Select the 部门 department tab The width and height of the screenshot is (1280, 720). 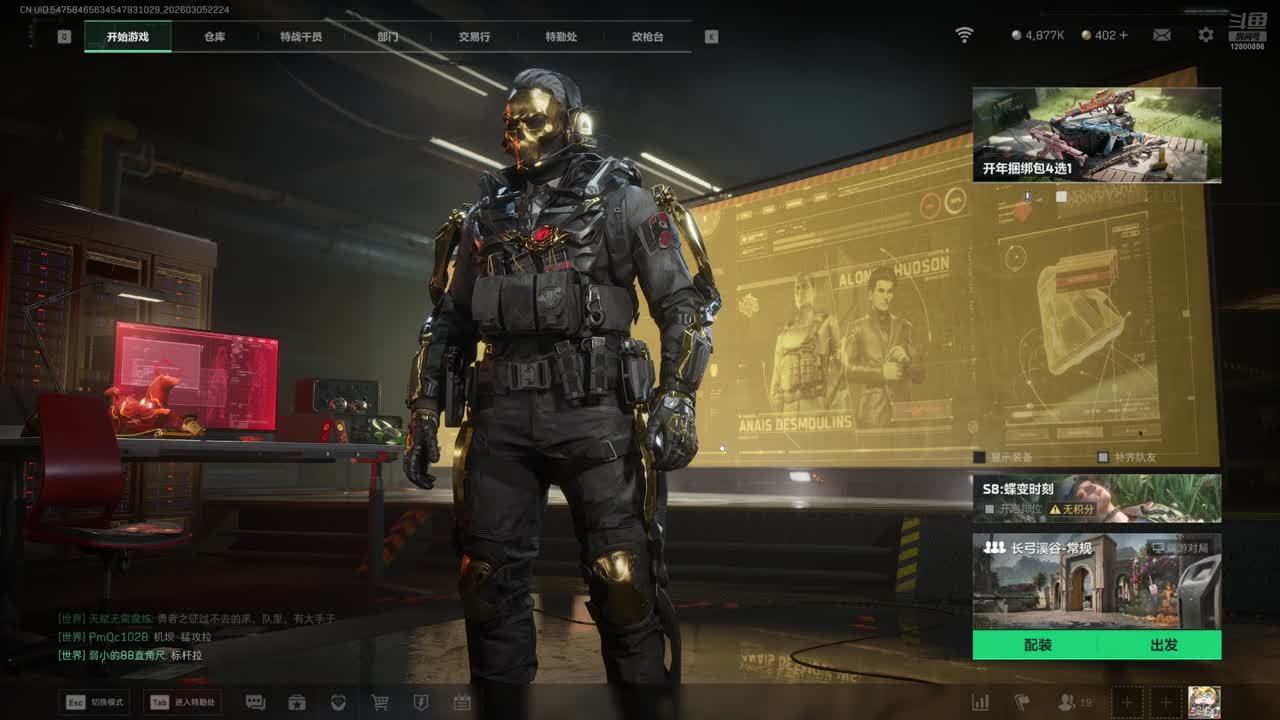pyautogui.click(x=388, y=37)
